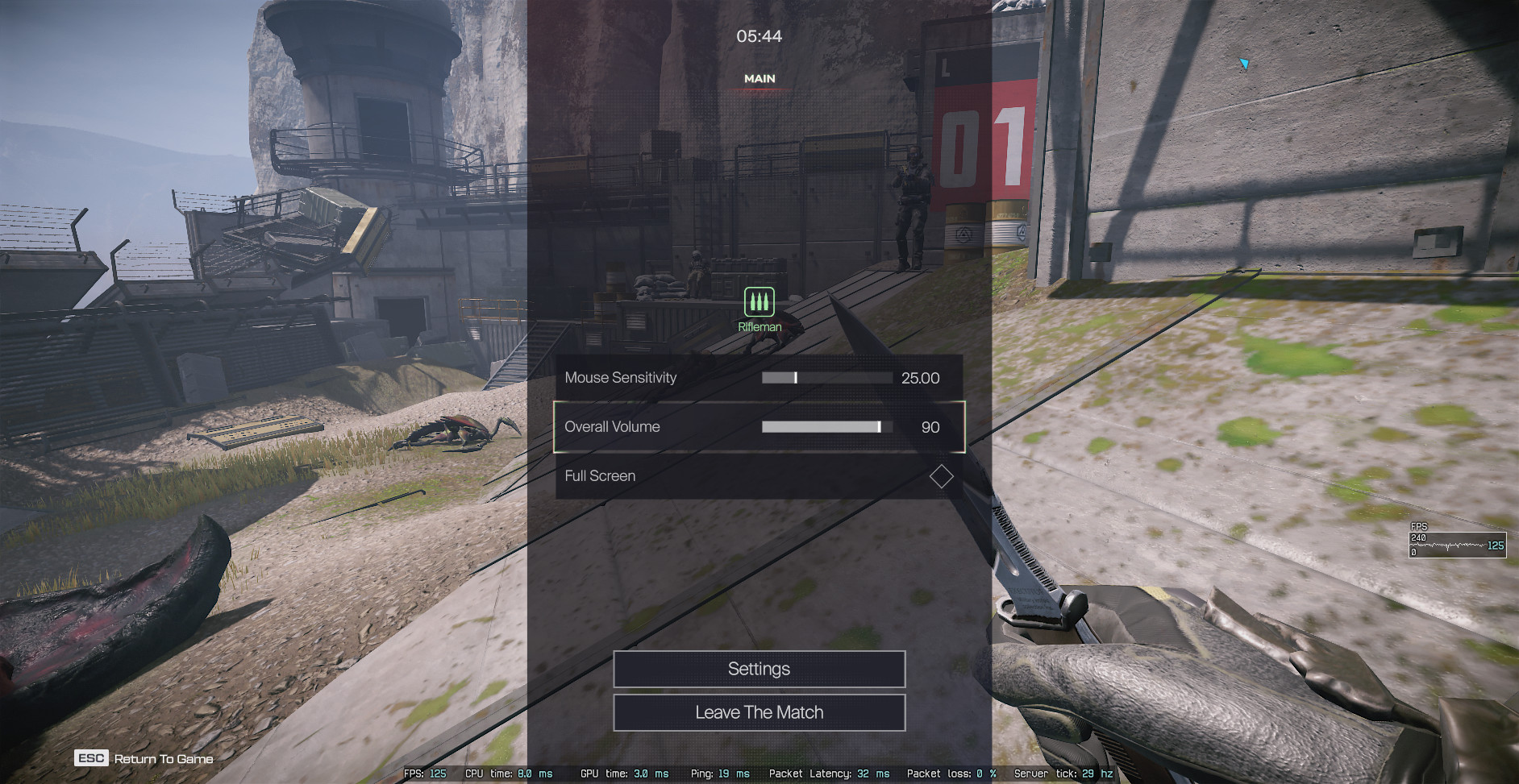Toggle the Full Screen checkbox
Screen dimensions: 1519x784
pyautogui.click(x=941, y=476)
